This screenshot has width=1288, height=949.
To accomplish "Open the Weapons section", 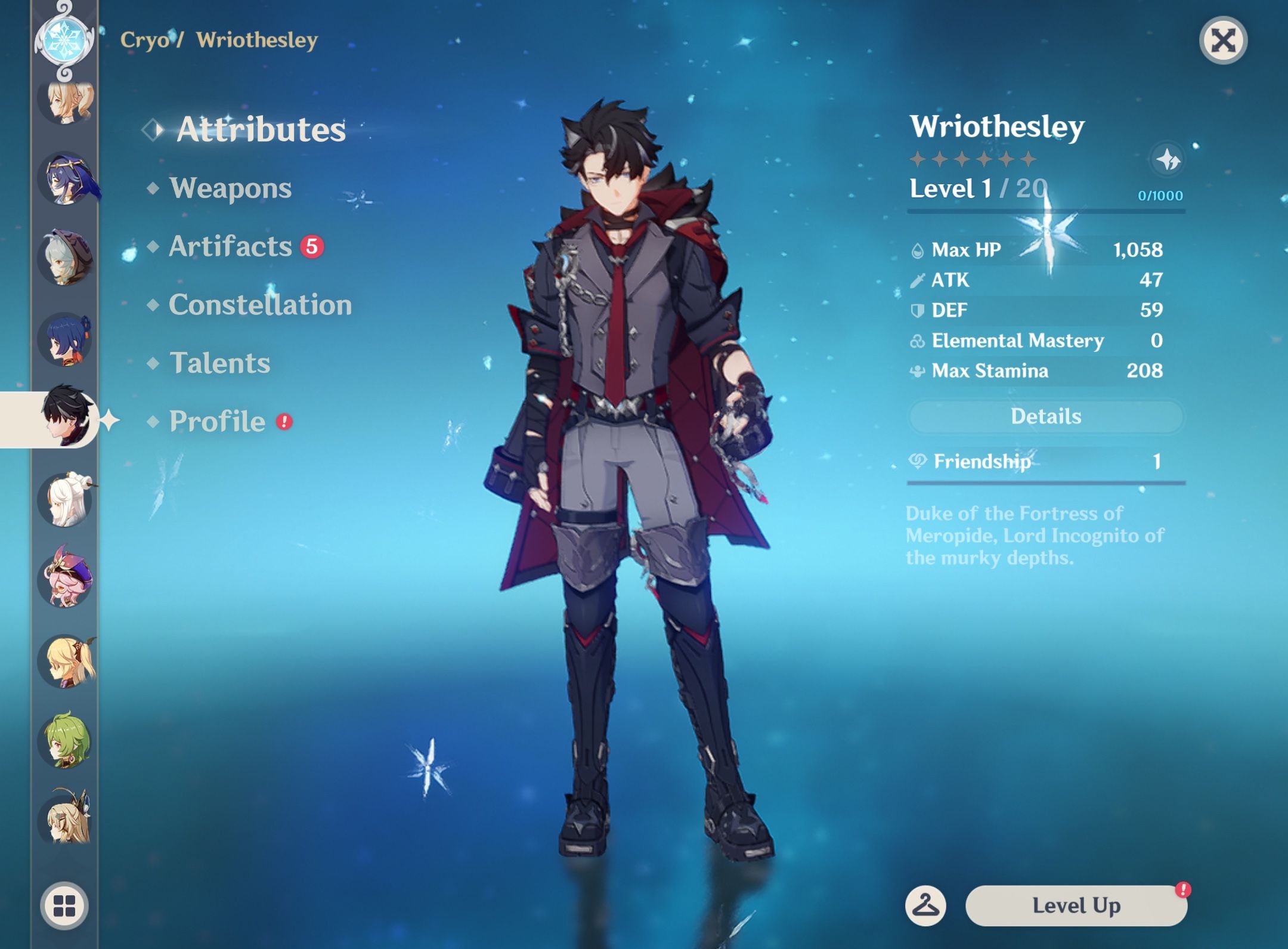I will coord(230,188).
